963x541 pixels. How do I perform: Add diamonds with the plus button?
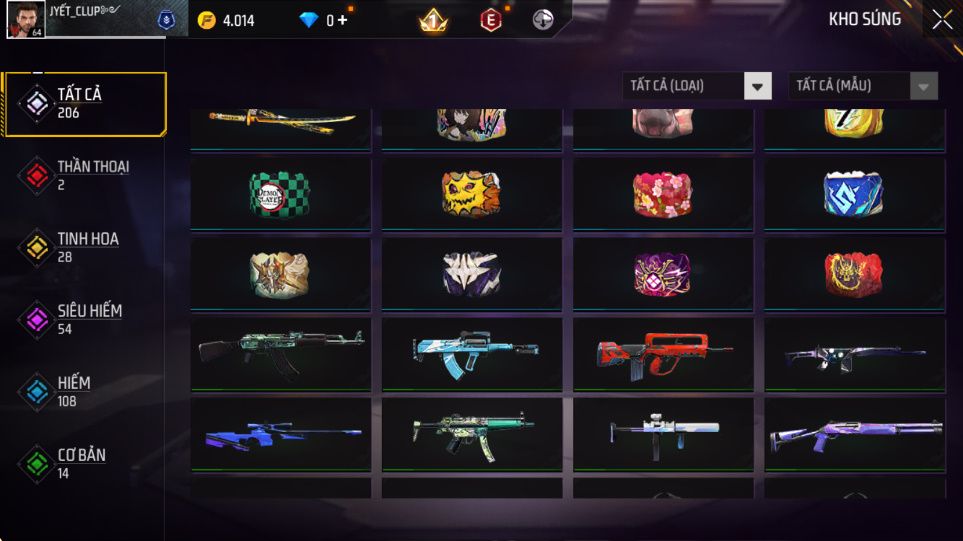click(x=343, y=20)
